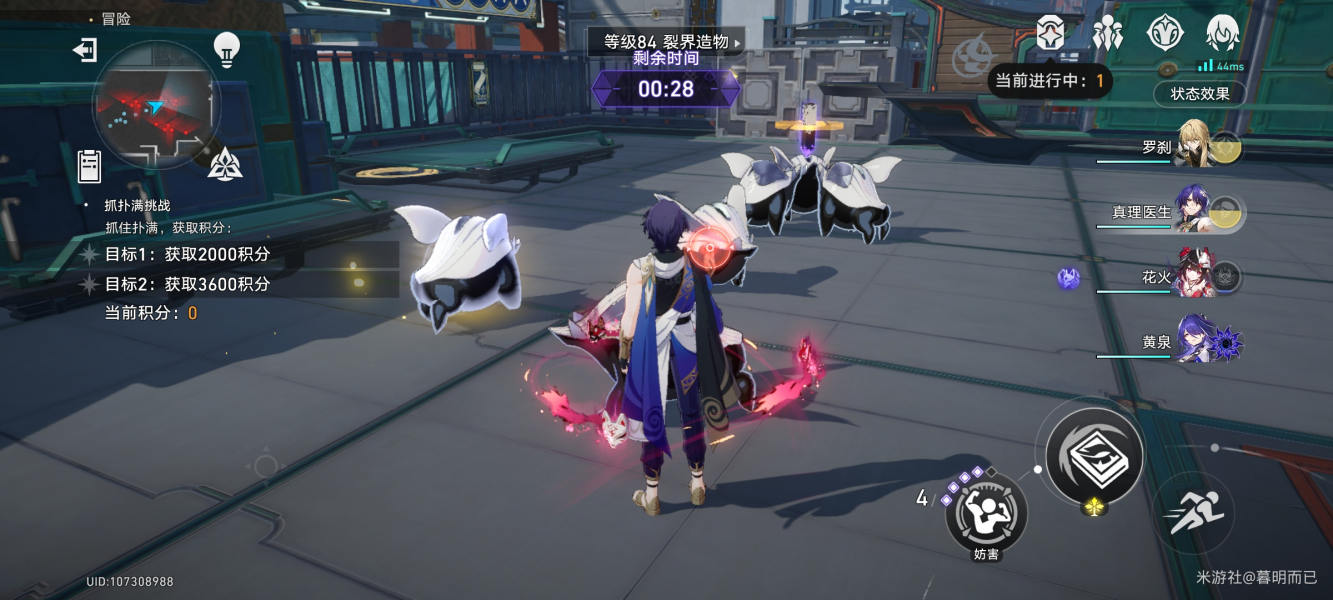This screenshot has height=600, width=1333.
Task: Show the 状态效果 status effects
Action: (x=1199, y=94)
